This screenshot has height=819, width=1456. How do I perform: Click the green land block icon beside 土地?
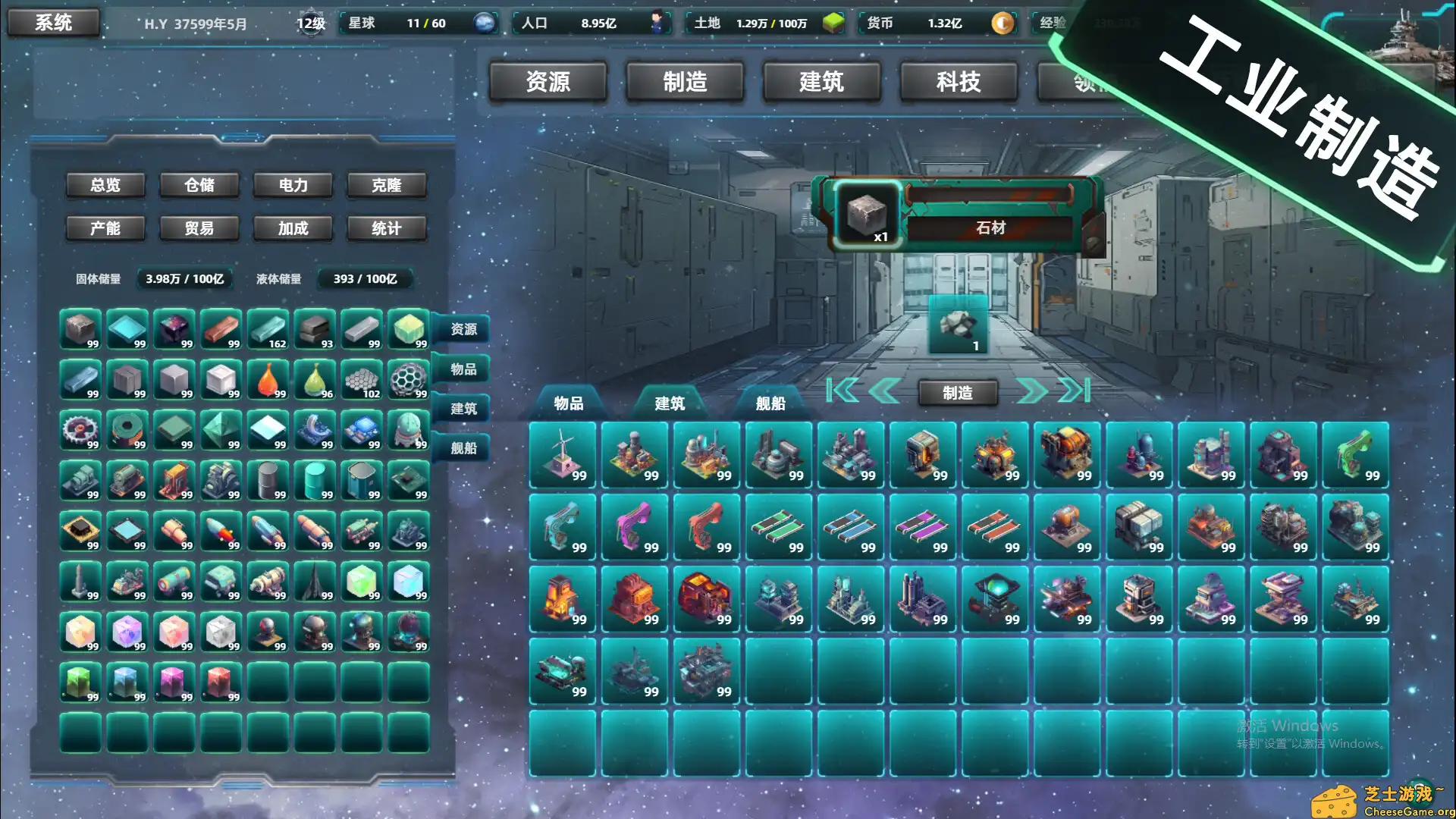coord(833,23)
